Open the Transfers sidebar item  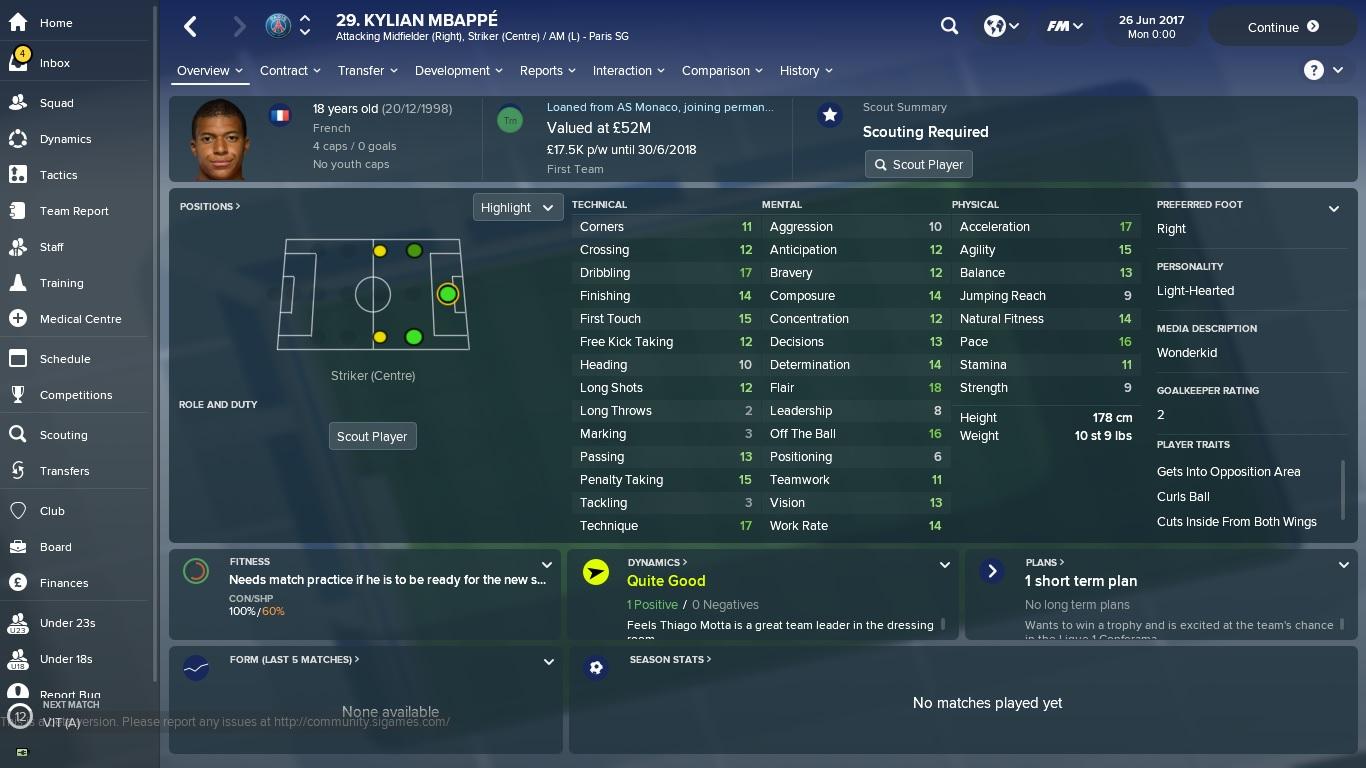tap(64, 471)
